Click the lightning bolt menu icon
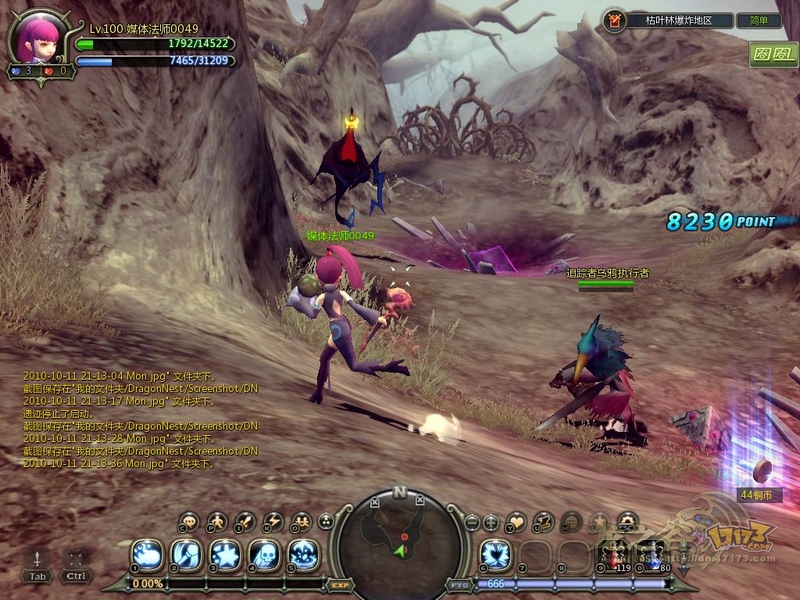800x600 pixels. (273, 521)
